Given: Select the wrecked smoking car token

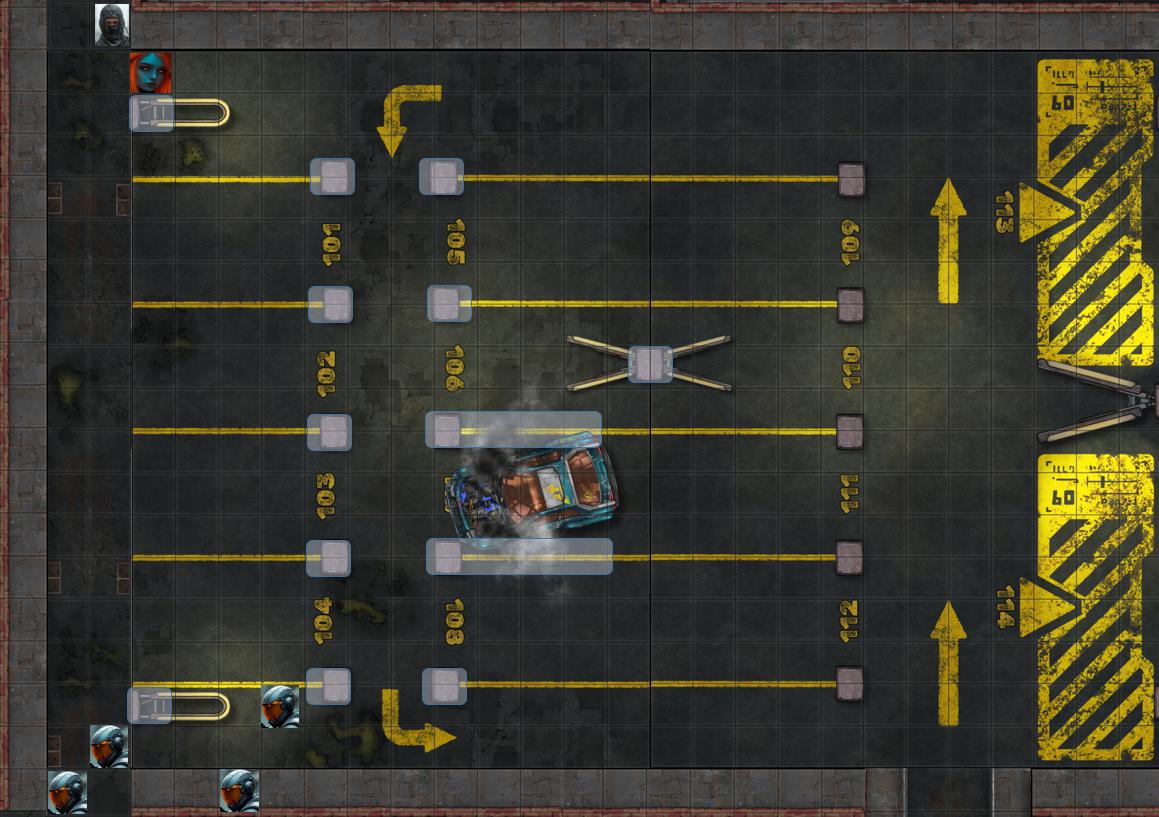Looking at the screenshot, I should click(x=531, y=490).
